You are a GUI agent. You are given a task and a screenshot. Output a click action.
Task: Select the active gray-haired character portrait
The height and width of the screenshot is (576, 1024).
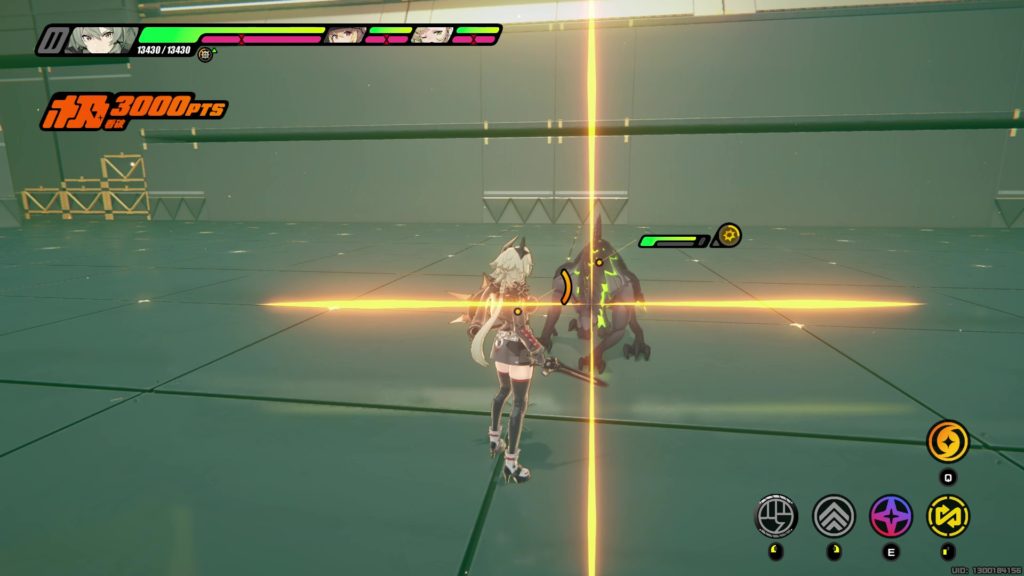tap(102, 40)
